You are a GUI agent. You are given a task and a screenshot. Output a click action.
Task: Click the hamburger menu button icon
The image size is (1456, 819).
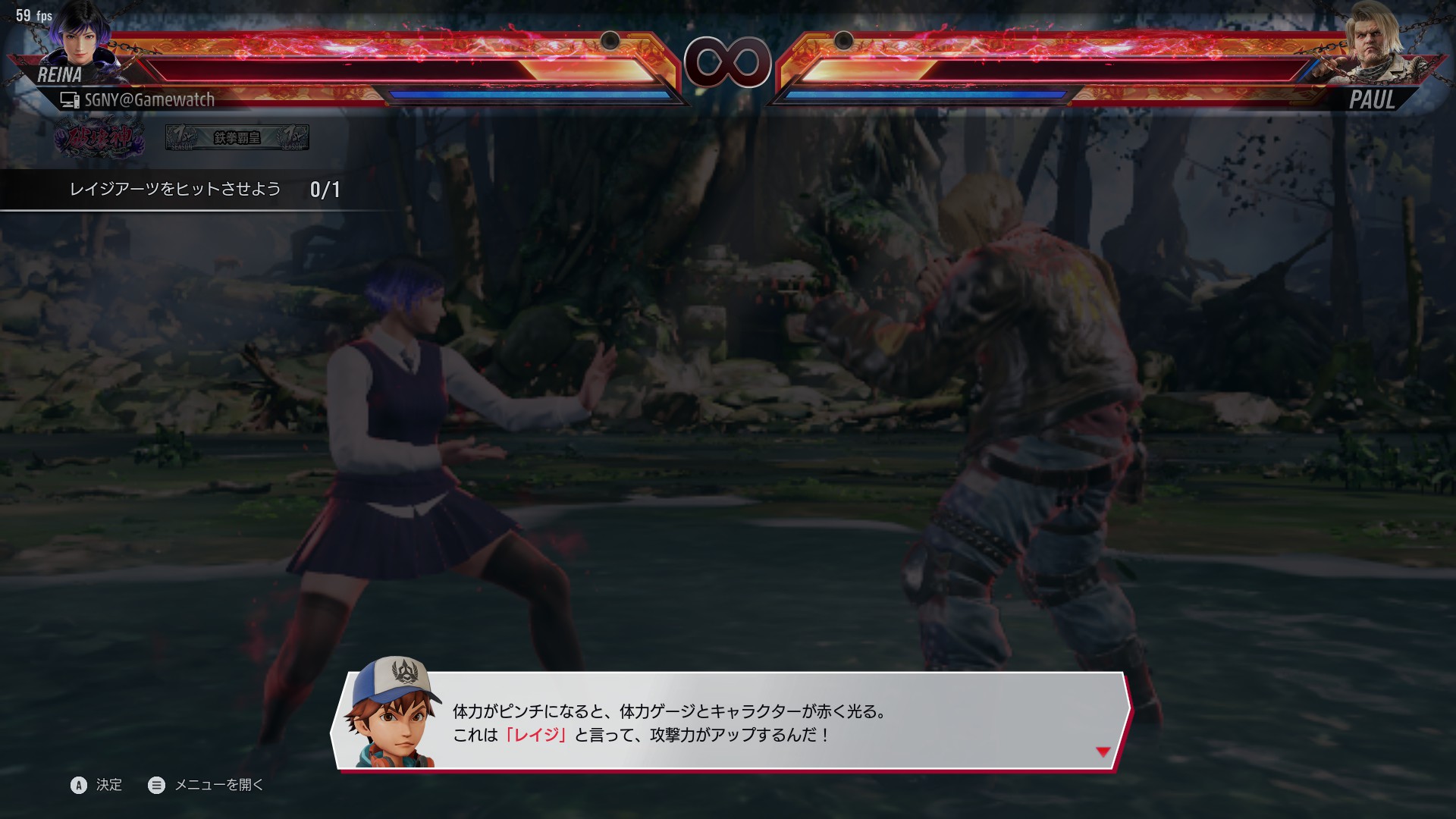tap(157, 785)
